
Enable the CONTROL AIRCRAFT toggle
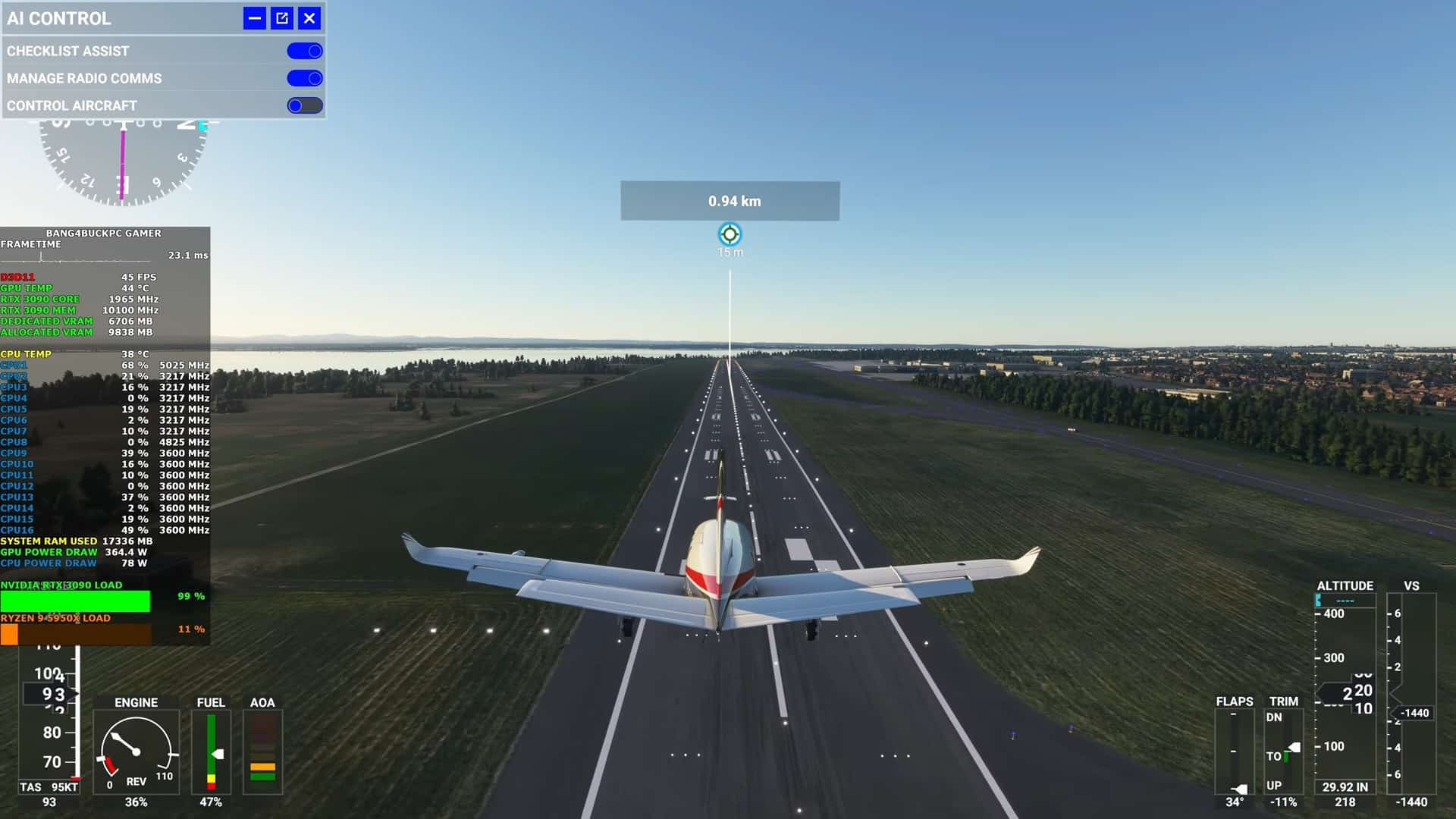click(304, 105)
